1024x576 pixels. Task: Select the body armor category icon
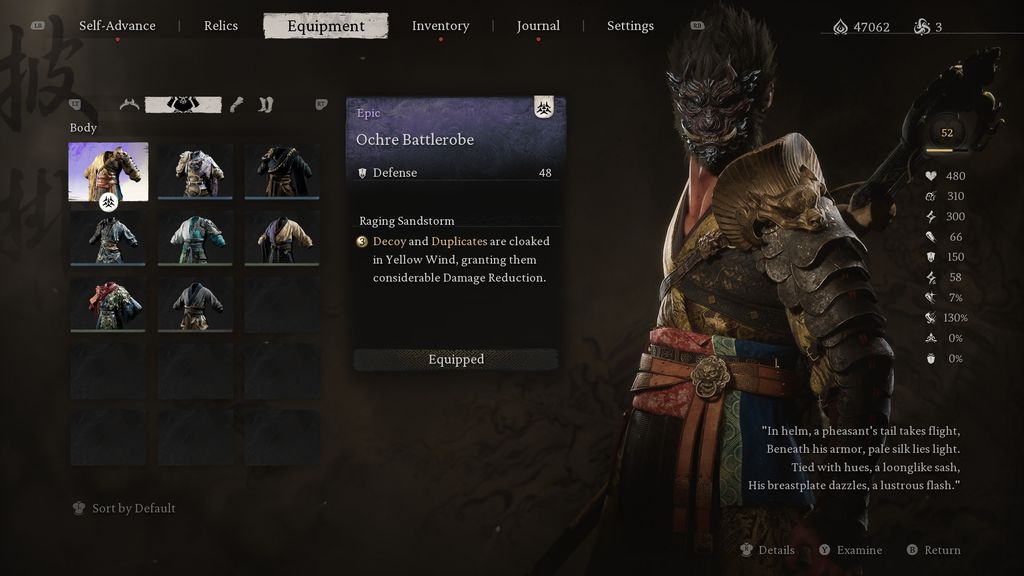click(183, 104)
